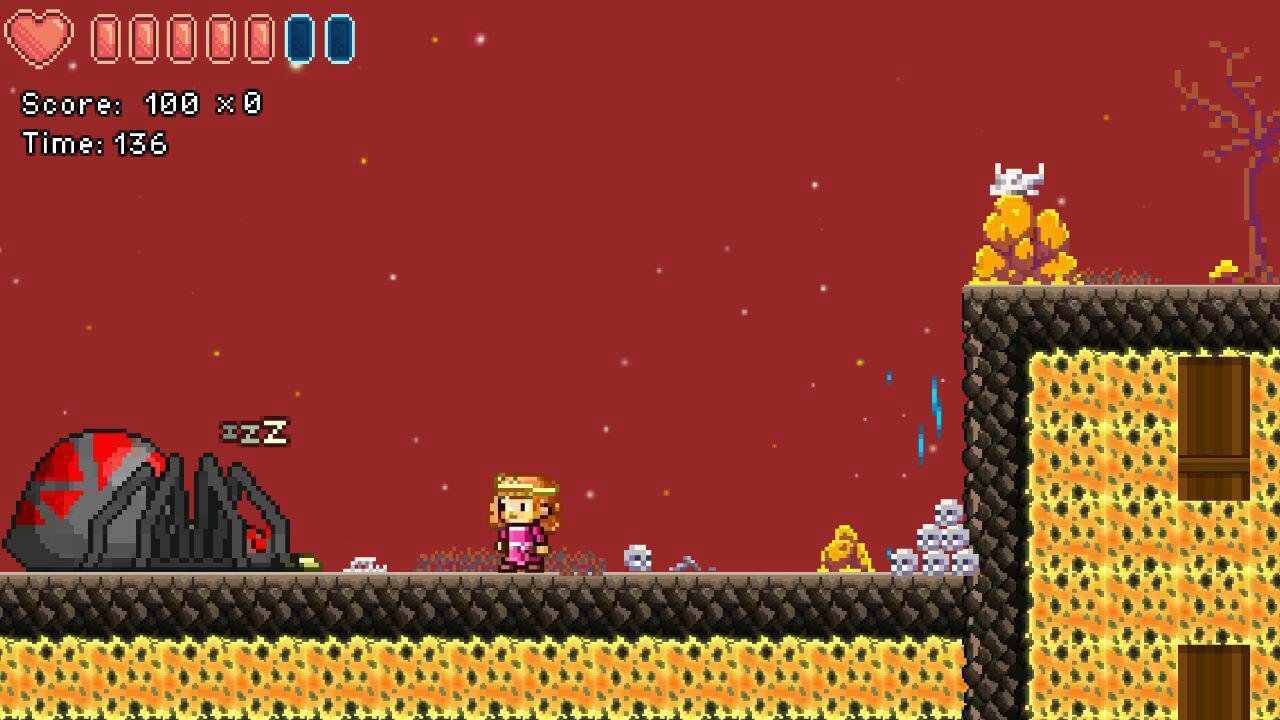Viewport: 1280px width, 720px height.
Task: Select the player character in pink dress
Action: (520, 520)
